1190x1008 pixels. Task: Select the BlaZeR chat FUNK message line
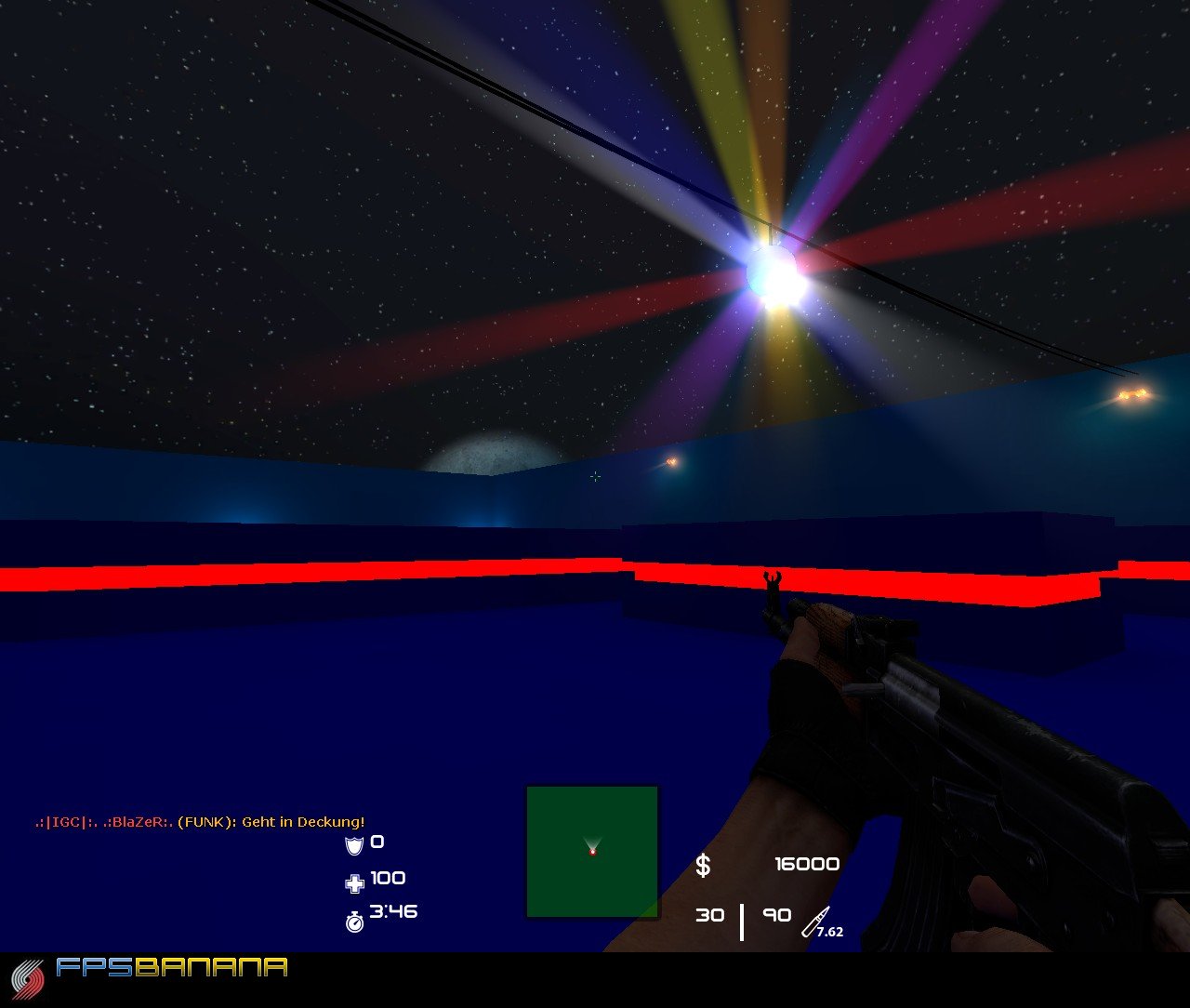(200, 822)
